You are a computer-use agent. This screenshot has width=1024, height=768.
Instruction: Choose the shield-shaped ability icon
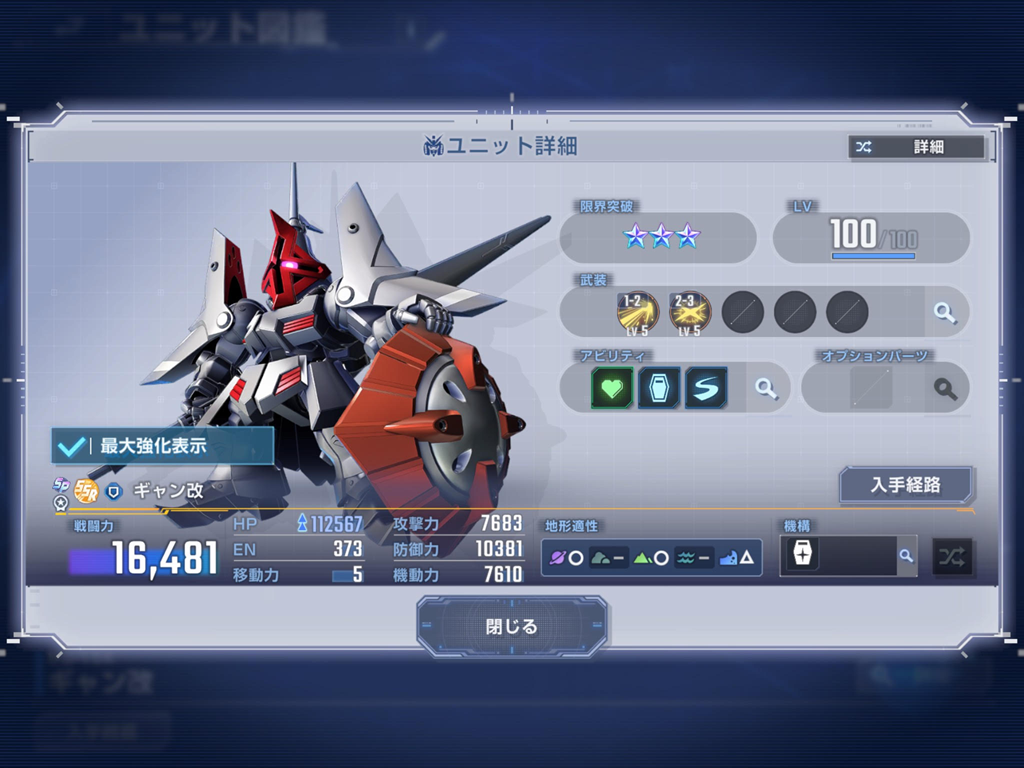659,388
